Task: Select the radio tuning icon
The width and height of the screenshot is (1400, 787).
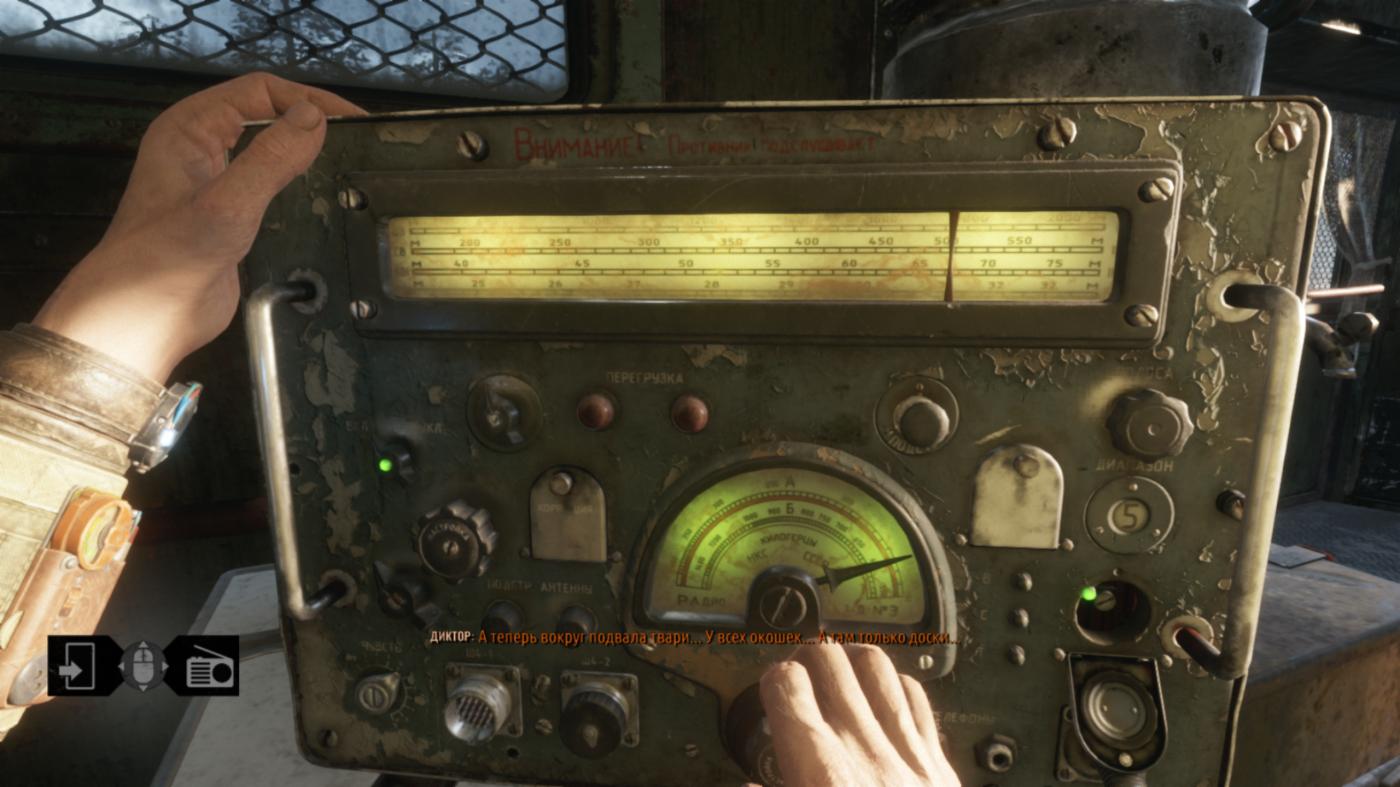Action: tap(208, 666)
